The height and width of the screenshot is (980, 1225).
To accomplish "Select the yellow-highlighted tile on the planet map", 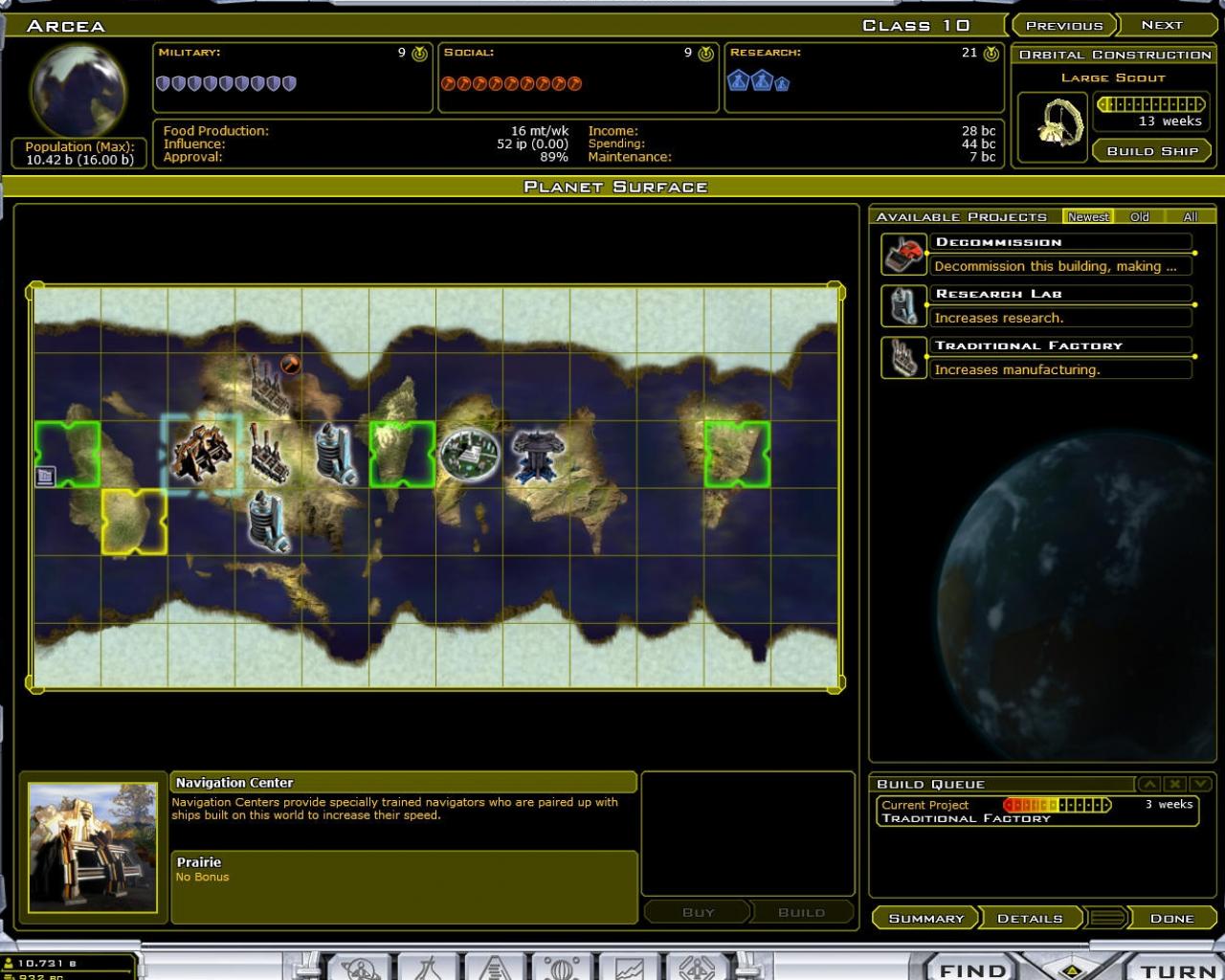I will 134,523.
